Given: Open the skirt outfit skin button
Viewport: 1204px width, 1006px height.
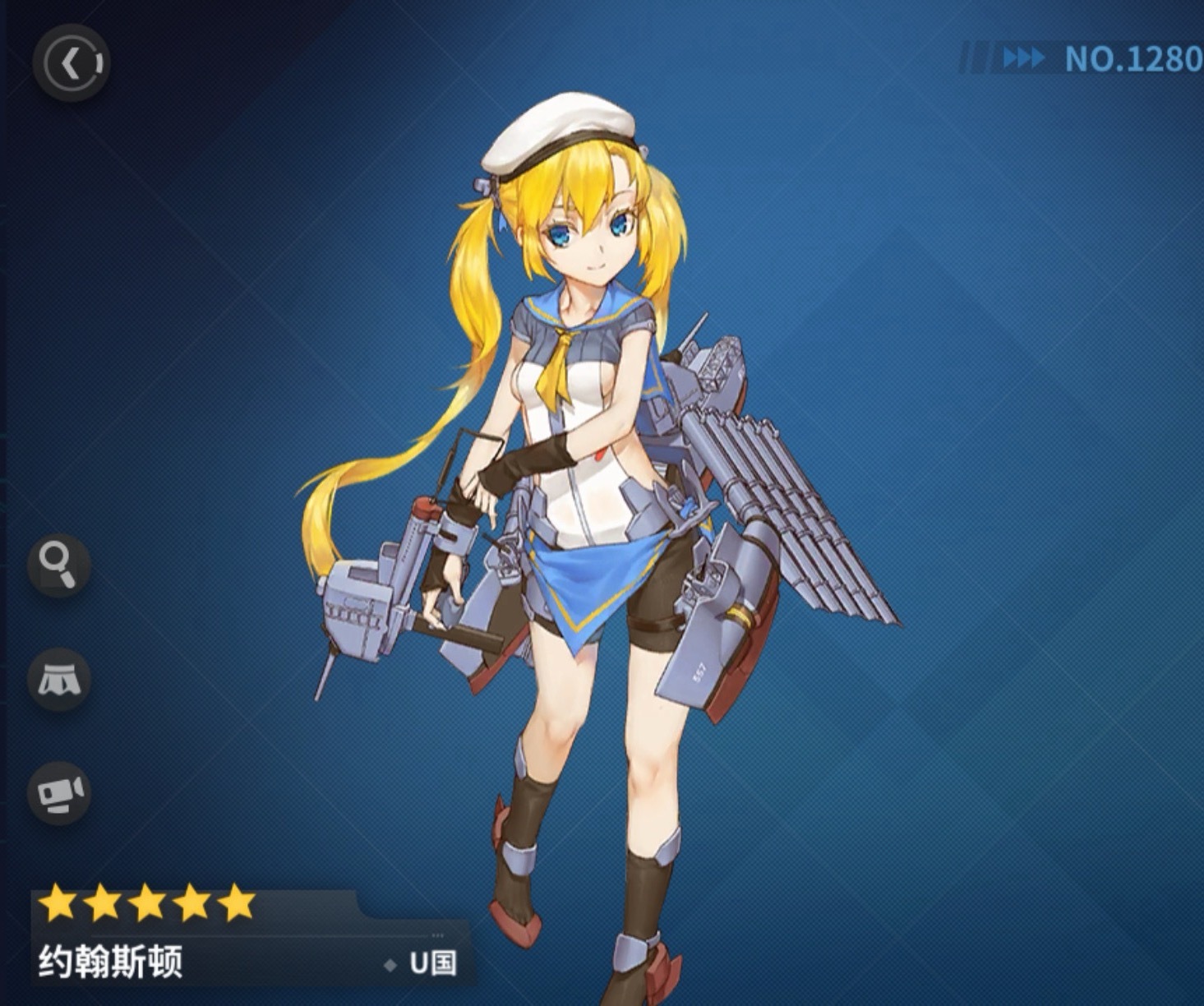Looking at the screenshot, I should [x=59, y=679].
